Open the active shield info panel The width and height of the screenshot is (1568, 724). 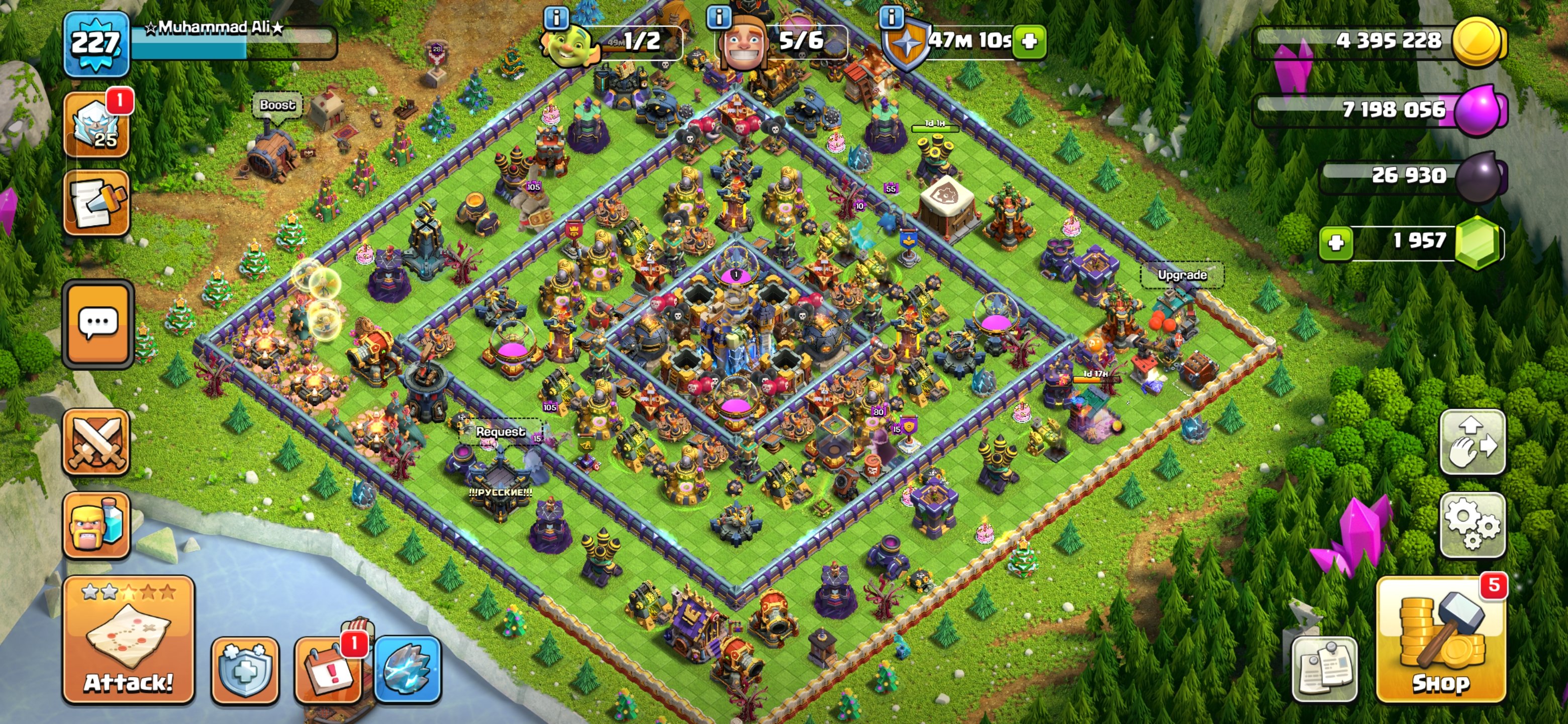coord(893,18)
